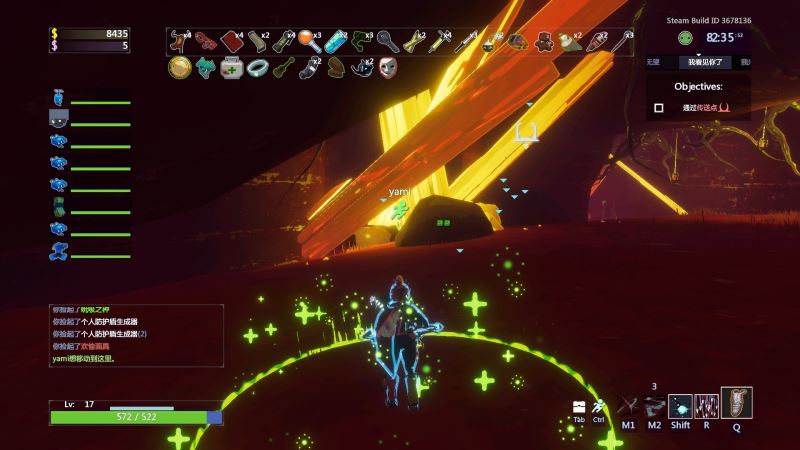Image resolution: width=800 pixels, height=450 pixels.
Task: Click the sprint runner icon
Action: tap(598, 406)
